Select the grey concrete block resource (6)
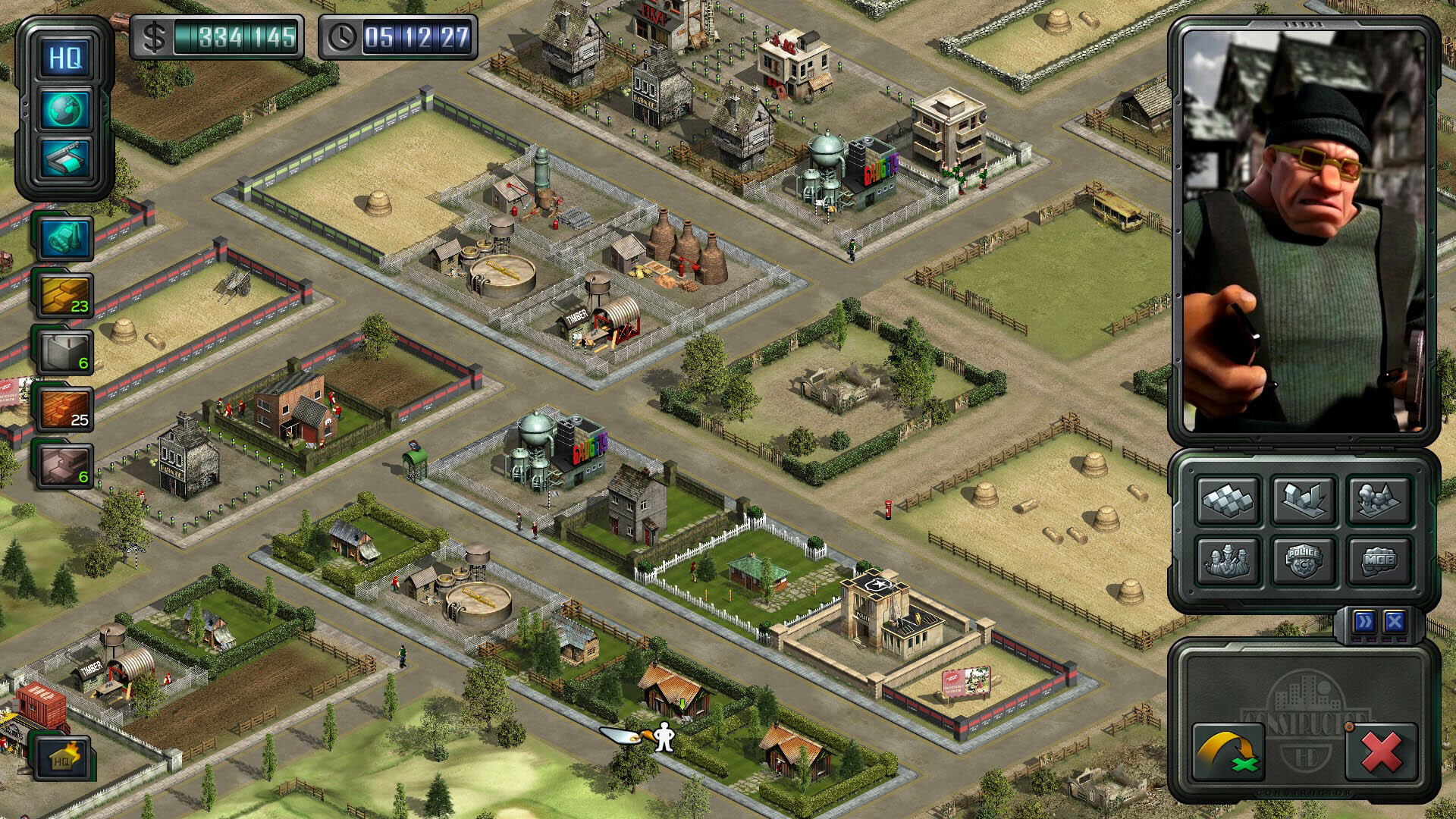This screenshot has width=1456, height=819. coord(64,352)
